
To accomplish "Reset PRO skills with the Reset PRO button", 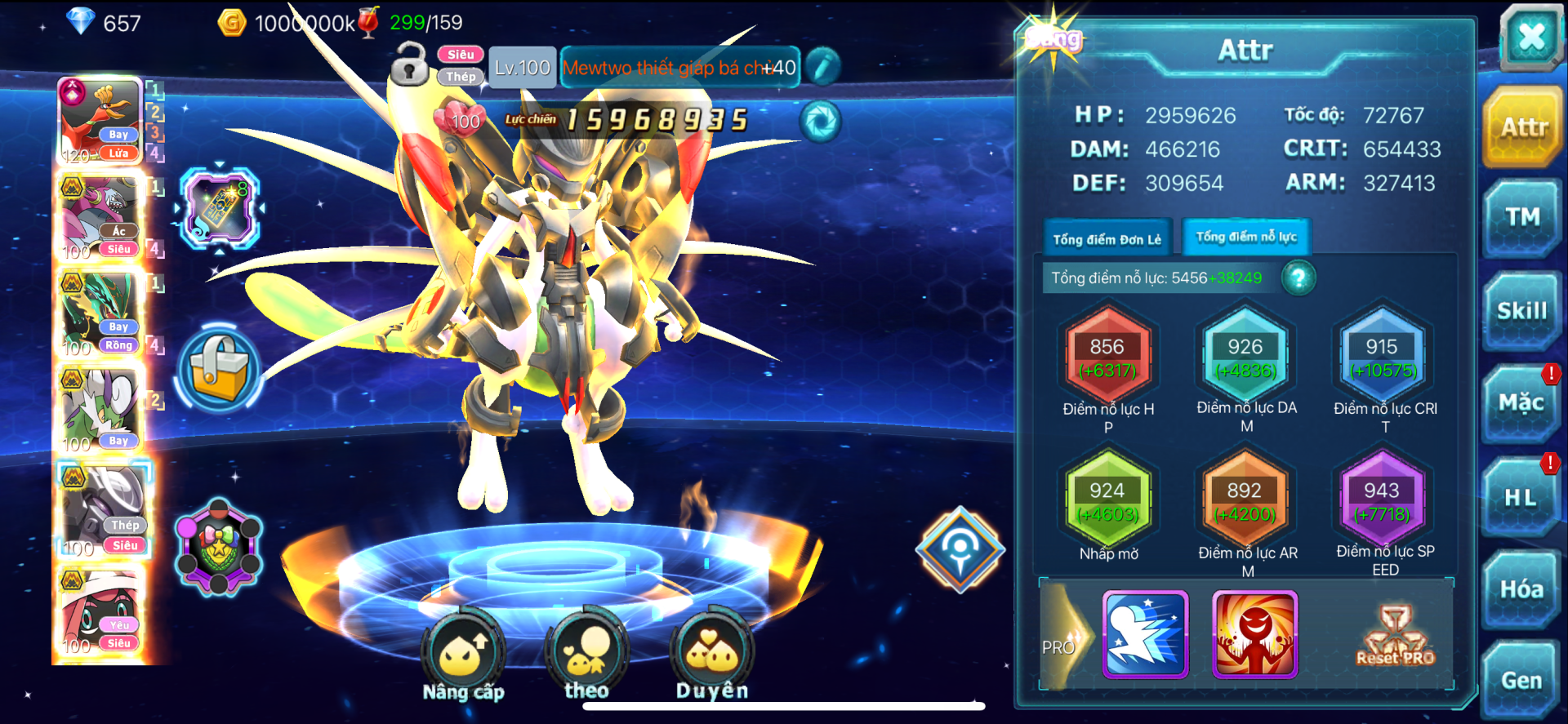I will point(1395,637).
